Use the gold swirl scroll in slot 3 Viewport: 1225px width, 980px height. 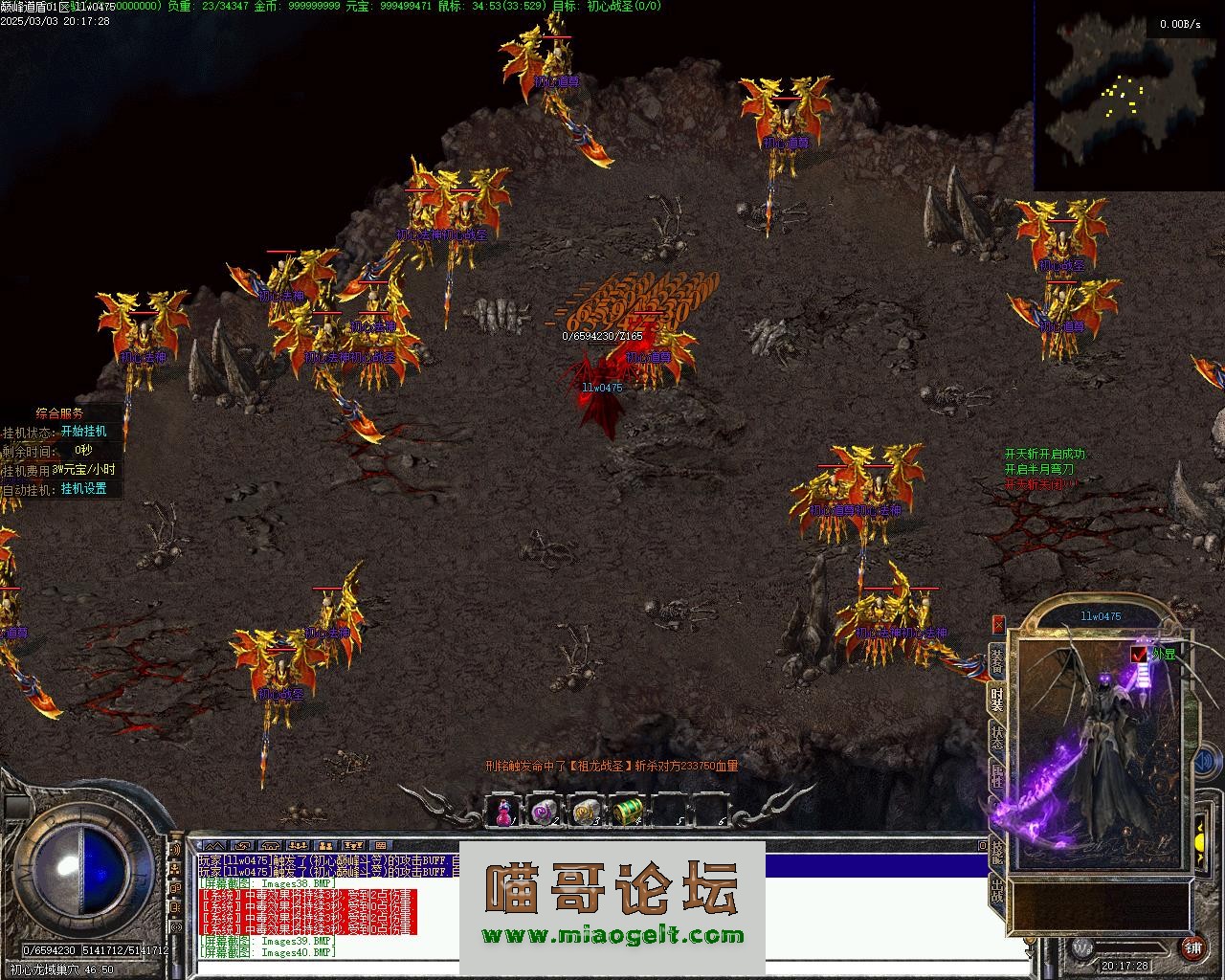585,811
